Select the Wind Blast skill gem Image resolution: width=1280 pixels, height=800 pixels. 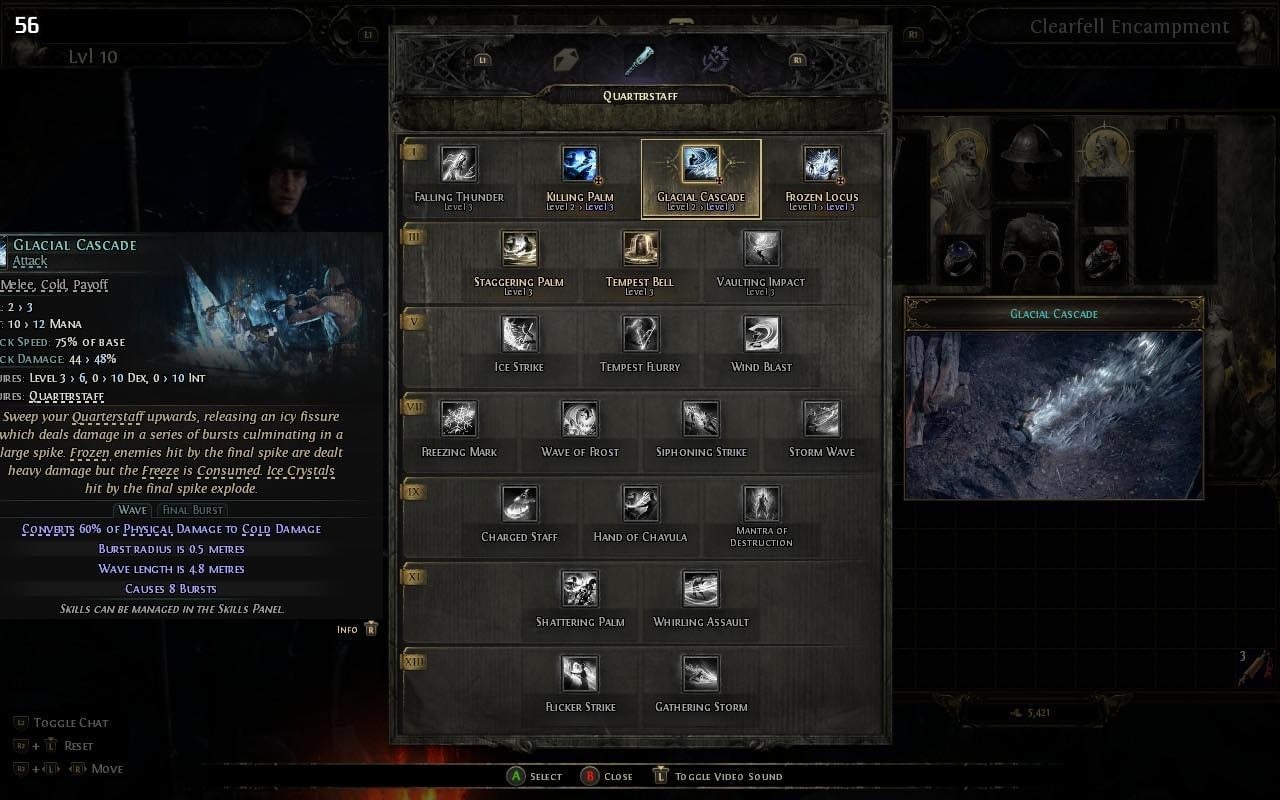[761, 333]
